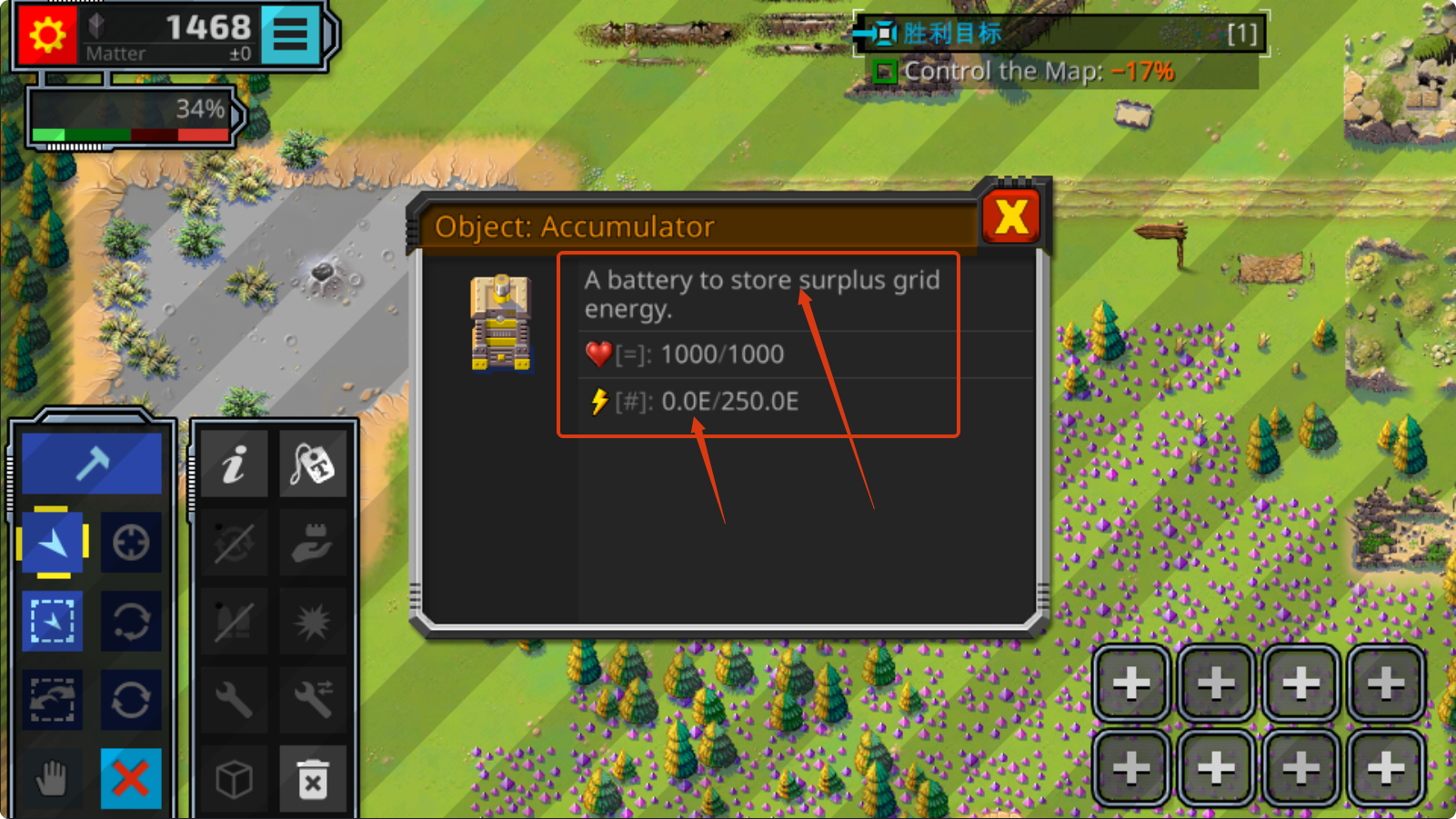The width and height of the screenshot is (1456, 819).
Task: Open the hamburger menu beside Matter
Action: click(290, 35)
